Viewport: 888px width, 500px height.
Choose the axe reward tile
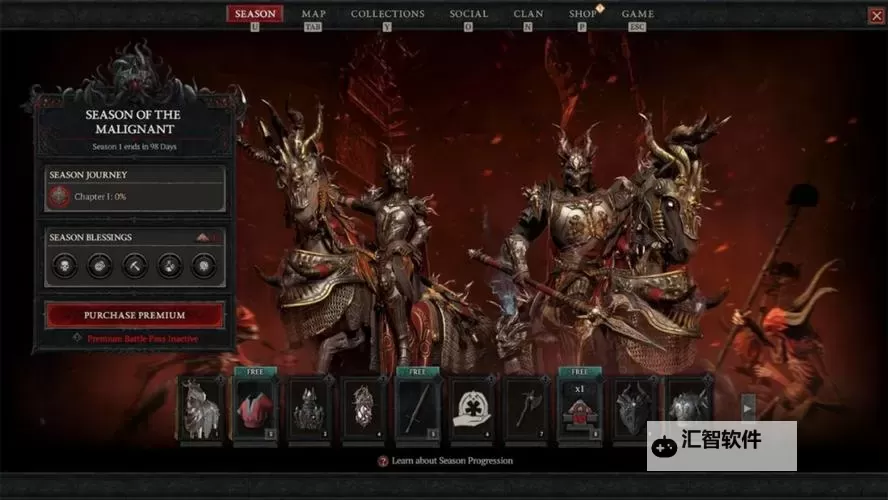pyautogui.click(x=525, y=409)
